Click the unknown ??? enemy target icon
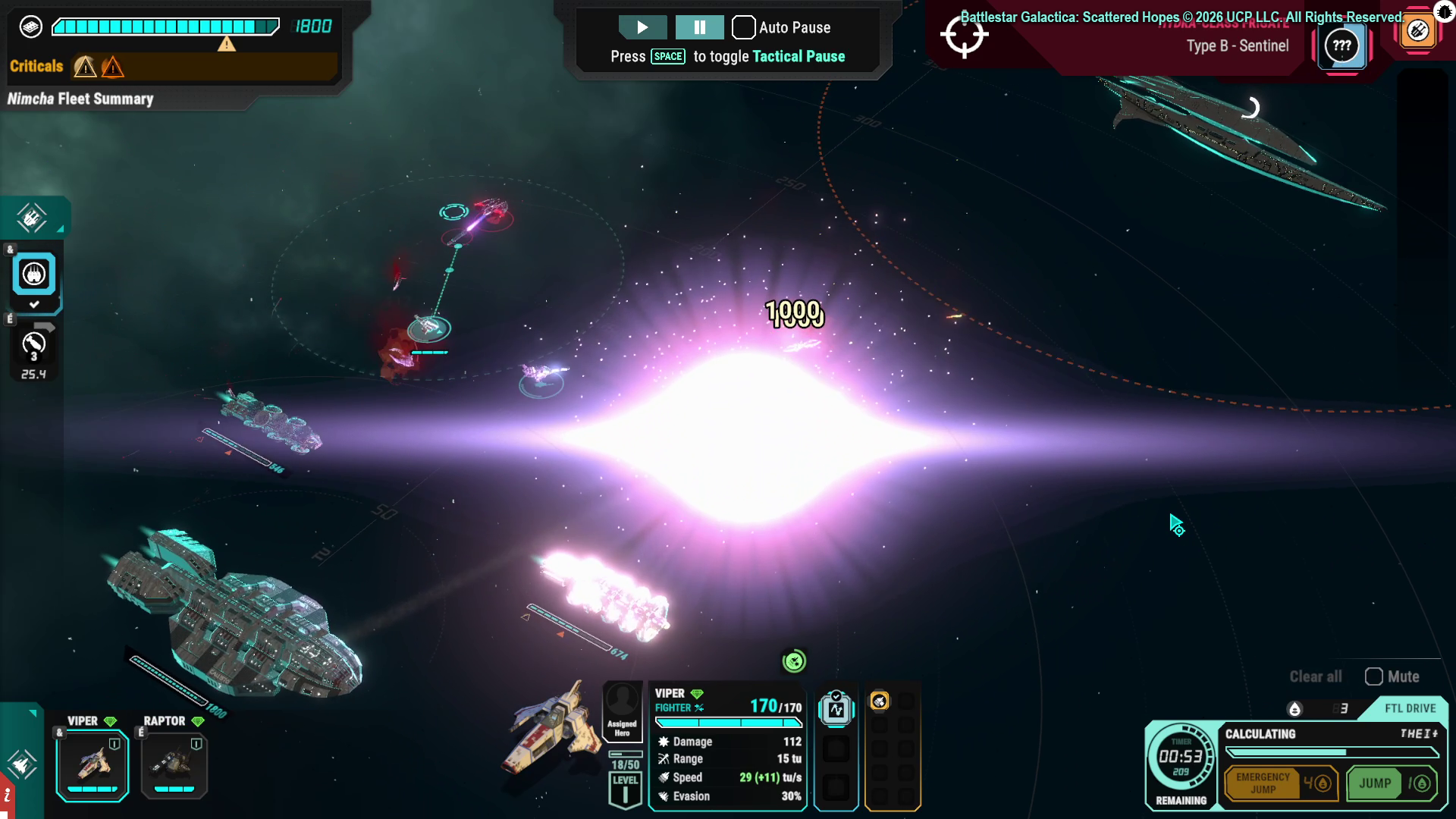 pos(1341,45)
